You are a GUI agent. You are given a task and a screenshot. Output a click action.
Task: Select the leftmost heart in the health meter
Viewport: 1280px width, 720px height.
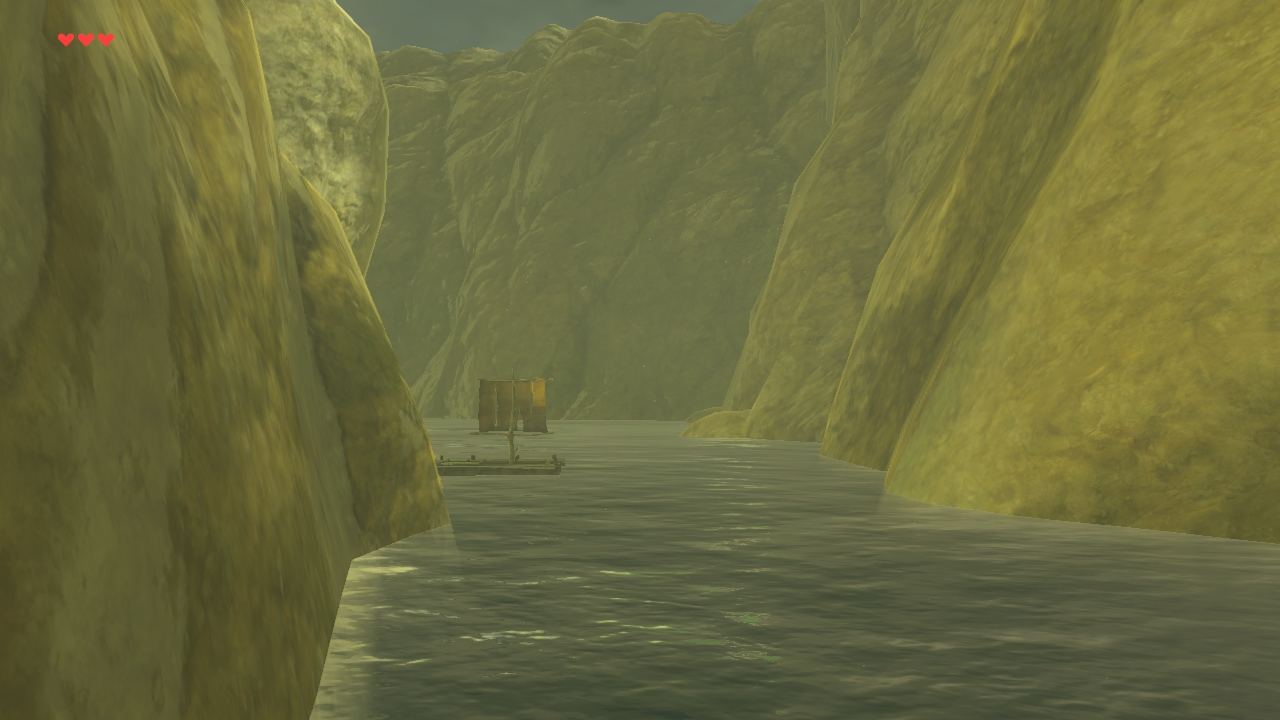(x=65, y=39)
